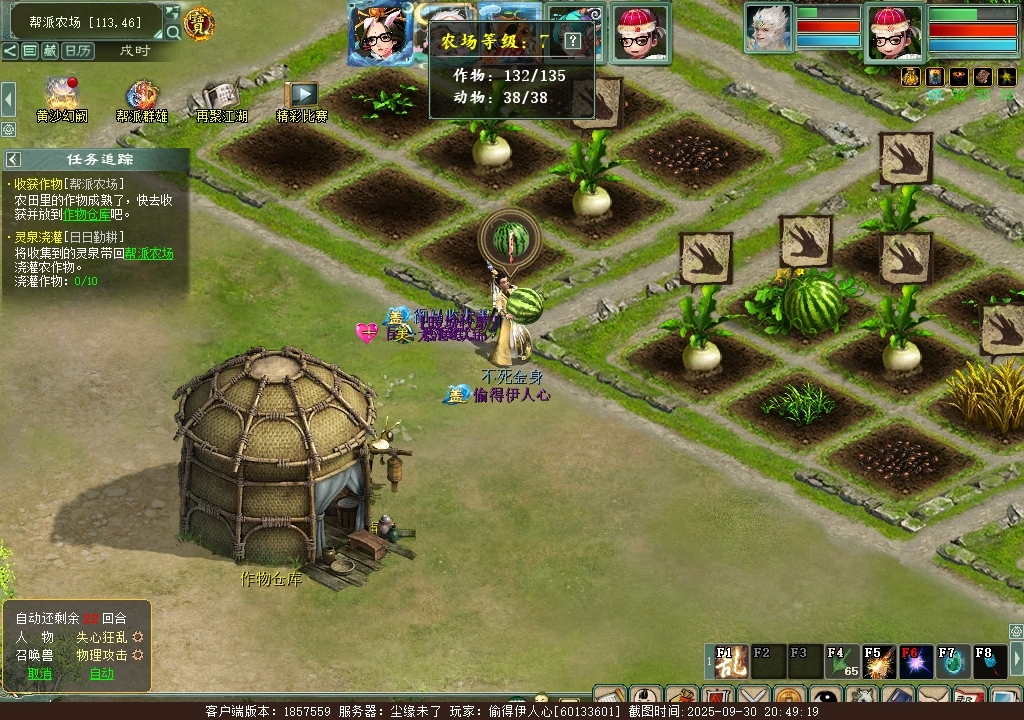Use the F7 teal orb skill slot

click(951, 662)
